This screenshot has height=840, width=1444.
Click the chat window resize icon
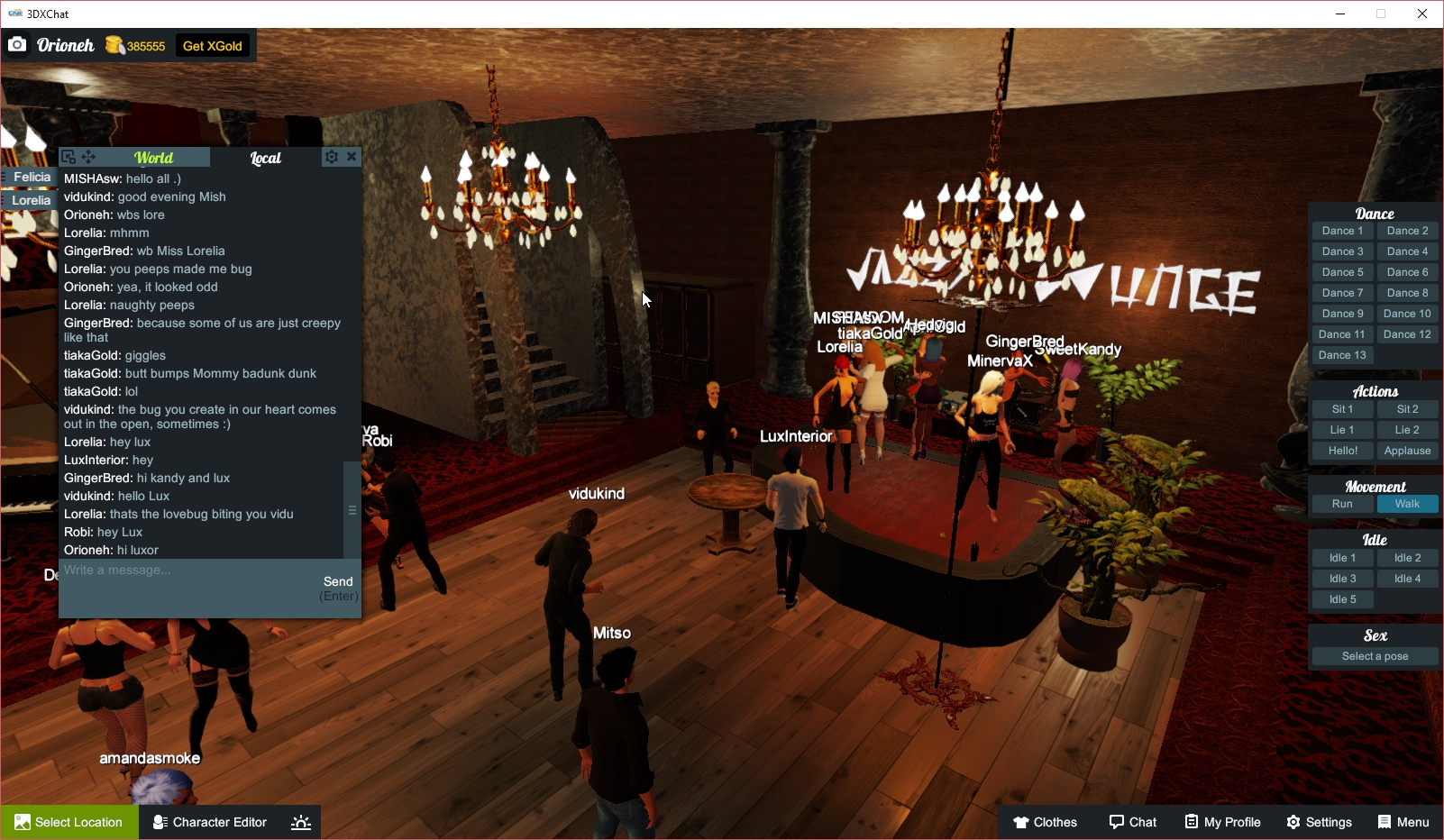(x=69, y=156)
